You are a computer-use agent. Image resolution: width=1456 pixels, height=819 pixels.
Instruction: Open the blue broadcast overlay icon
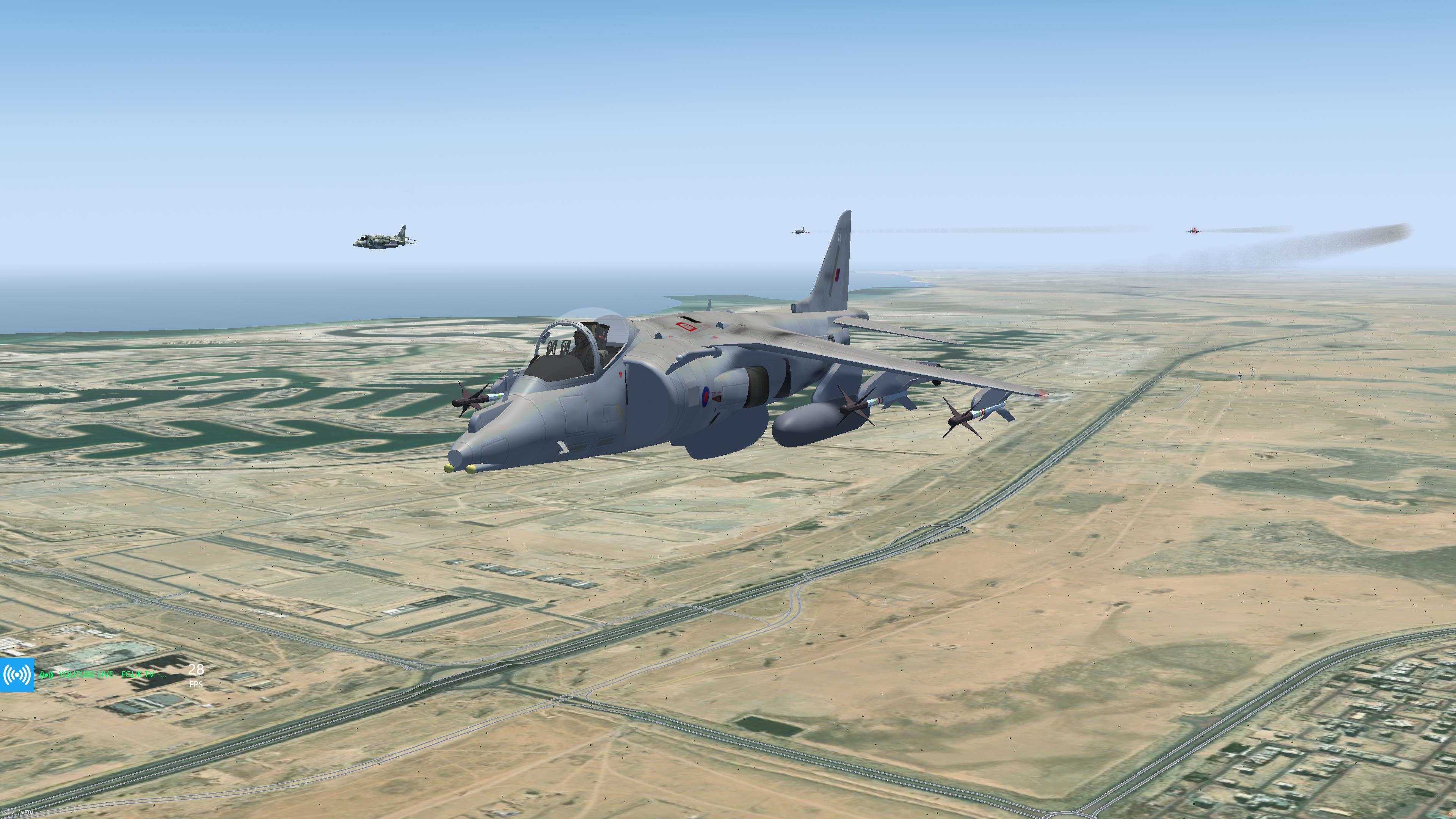point(16,674)
